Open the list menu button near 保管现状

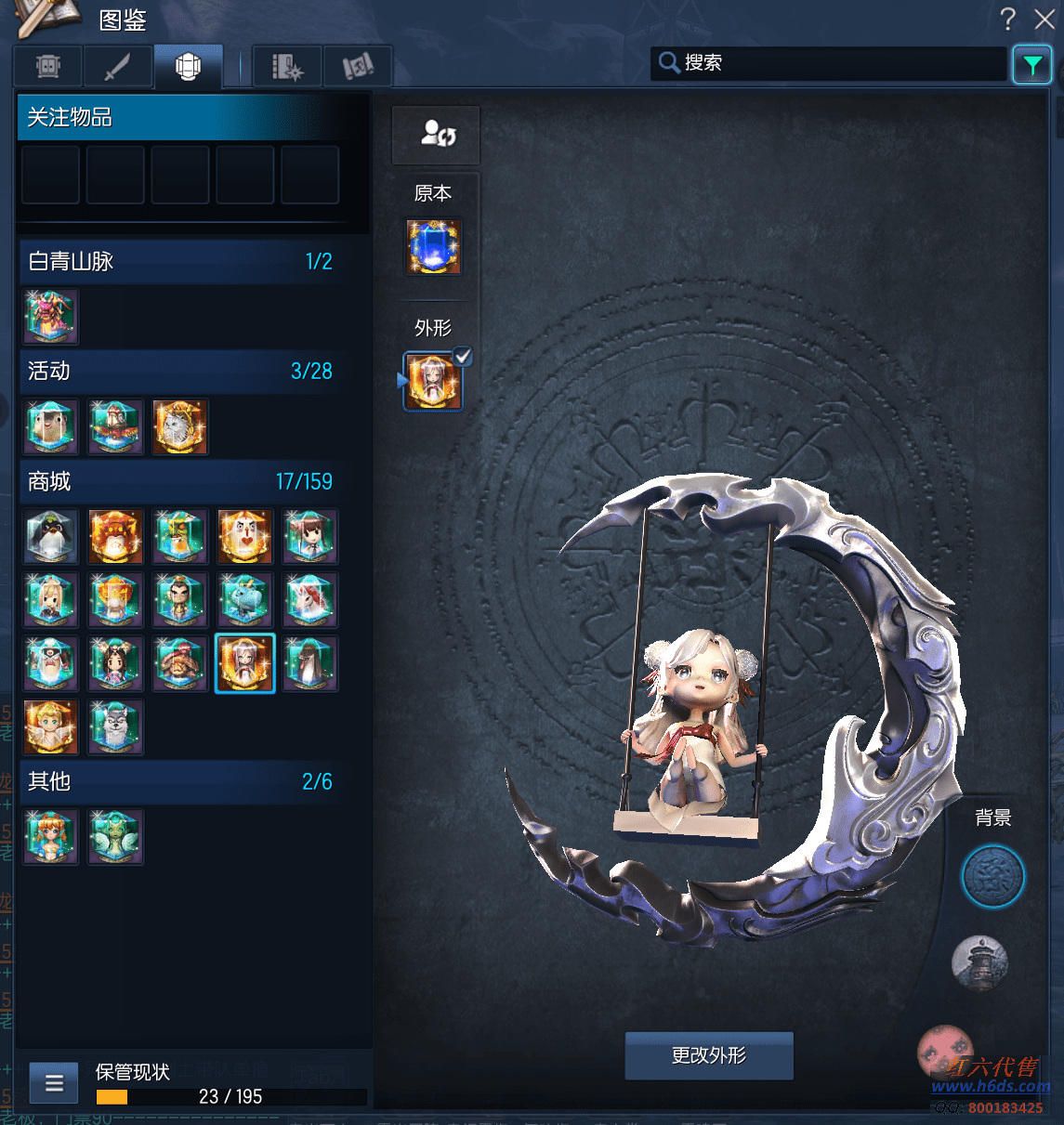pyautogui.click(x=54, y=1083)
